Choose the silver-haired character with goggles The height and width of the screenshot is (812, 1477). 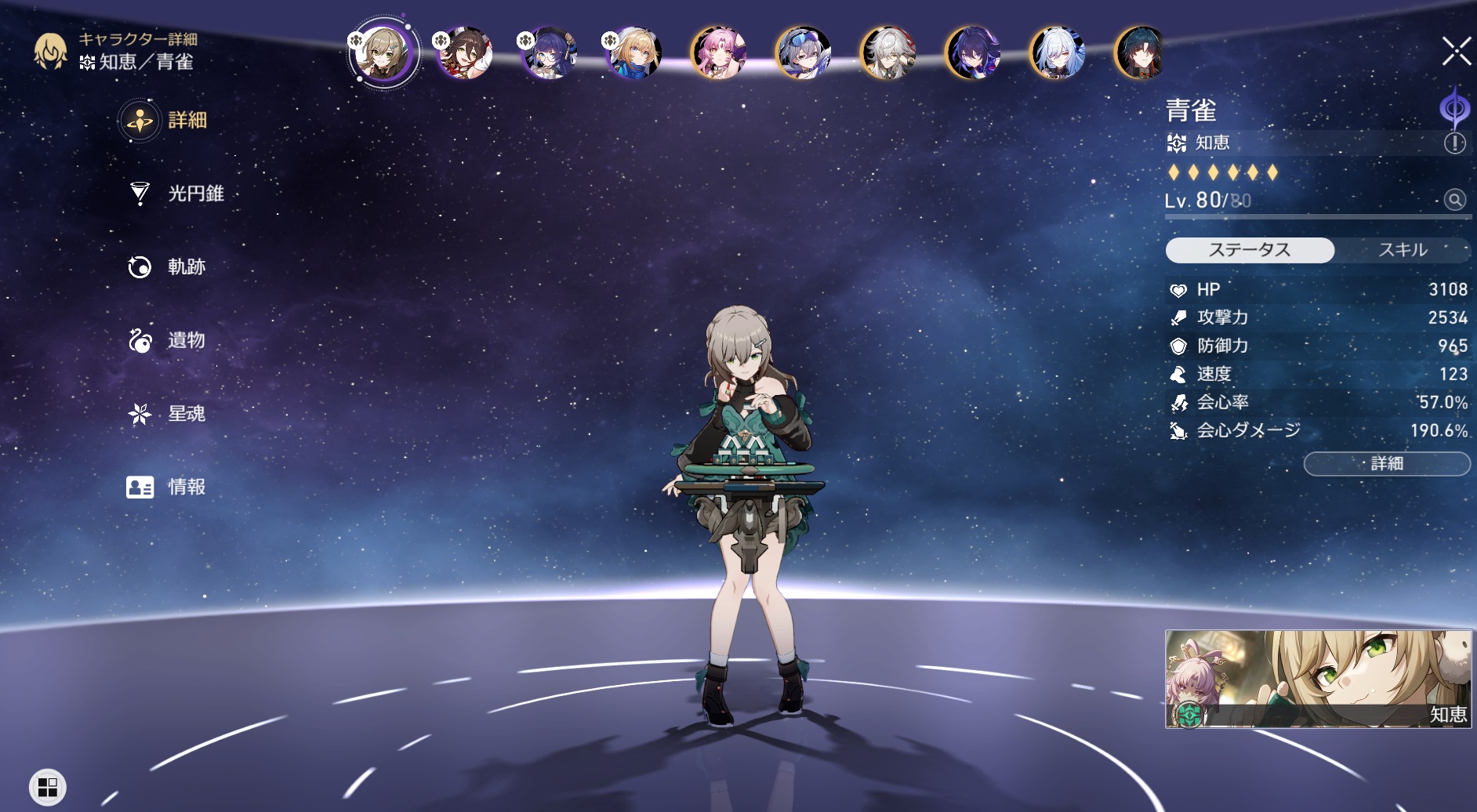point(803,53)
